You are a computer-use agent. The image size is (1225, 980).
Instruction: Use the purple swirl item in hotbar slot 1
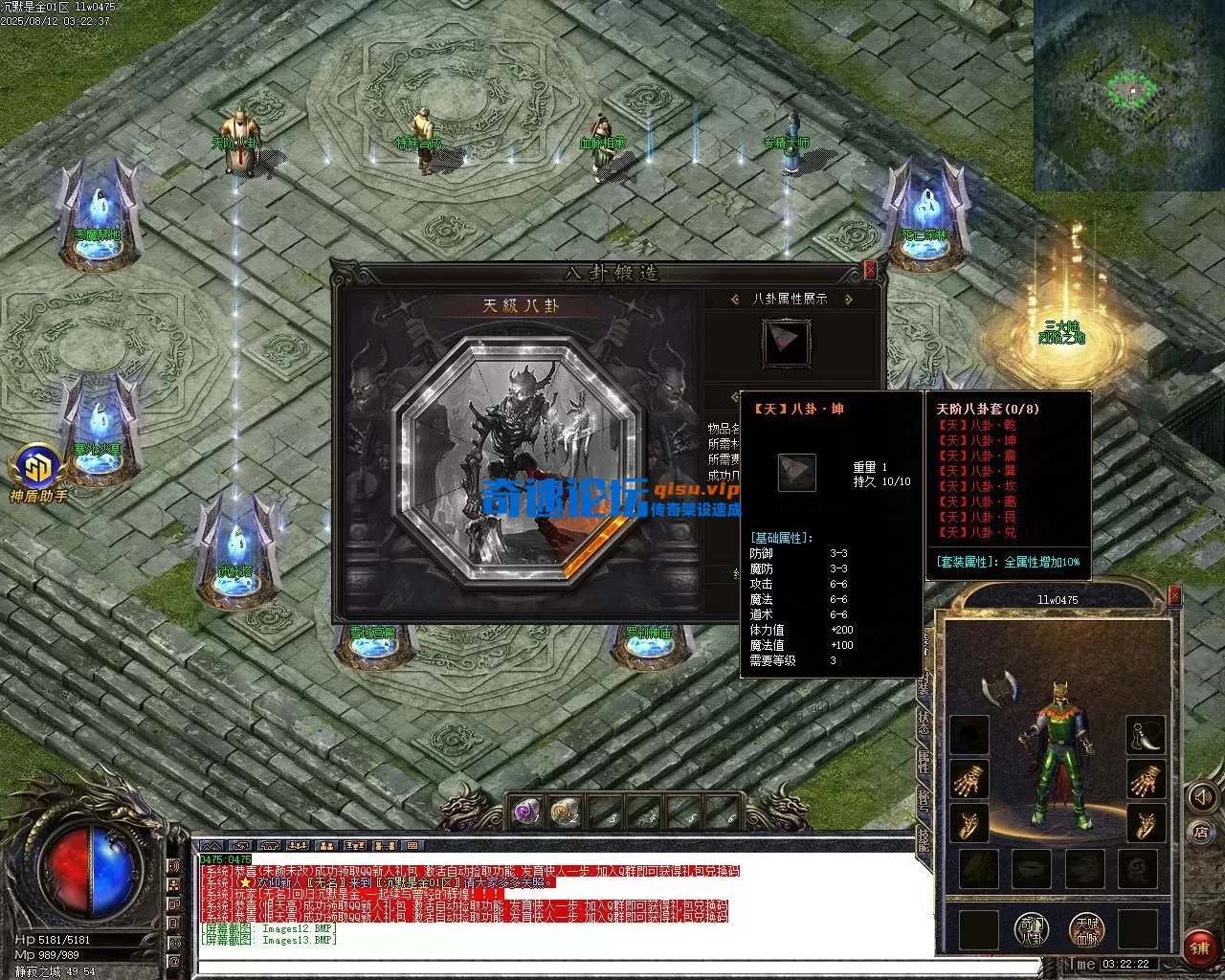525,812
